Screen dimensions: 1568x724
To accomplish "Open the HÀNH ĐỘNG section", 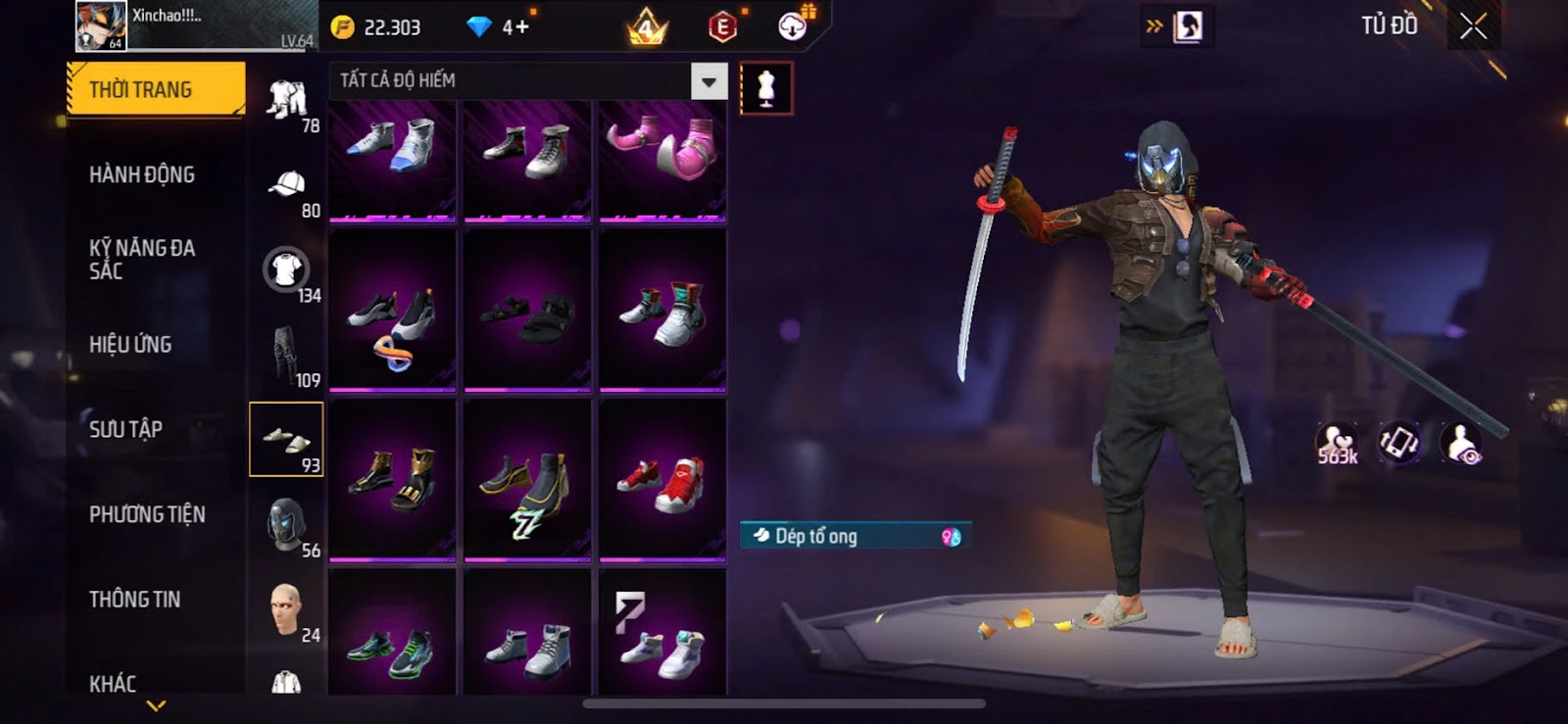I will pyautogui.click(x=142, y=174).
